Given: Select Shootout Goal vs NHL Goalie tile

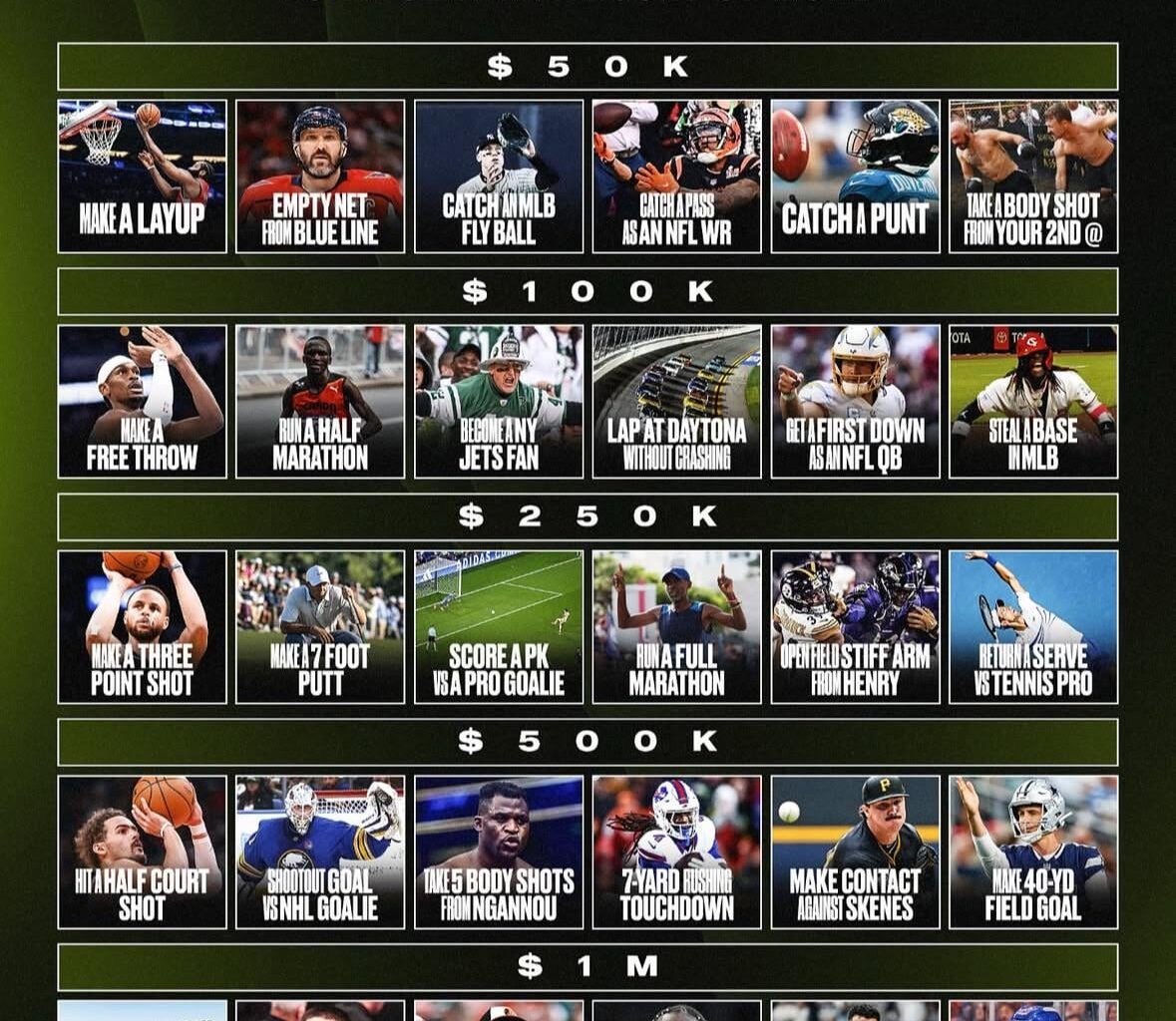Looking at the screenshot, I should point(320,852).
